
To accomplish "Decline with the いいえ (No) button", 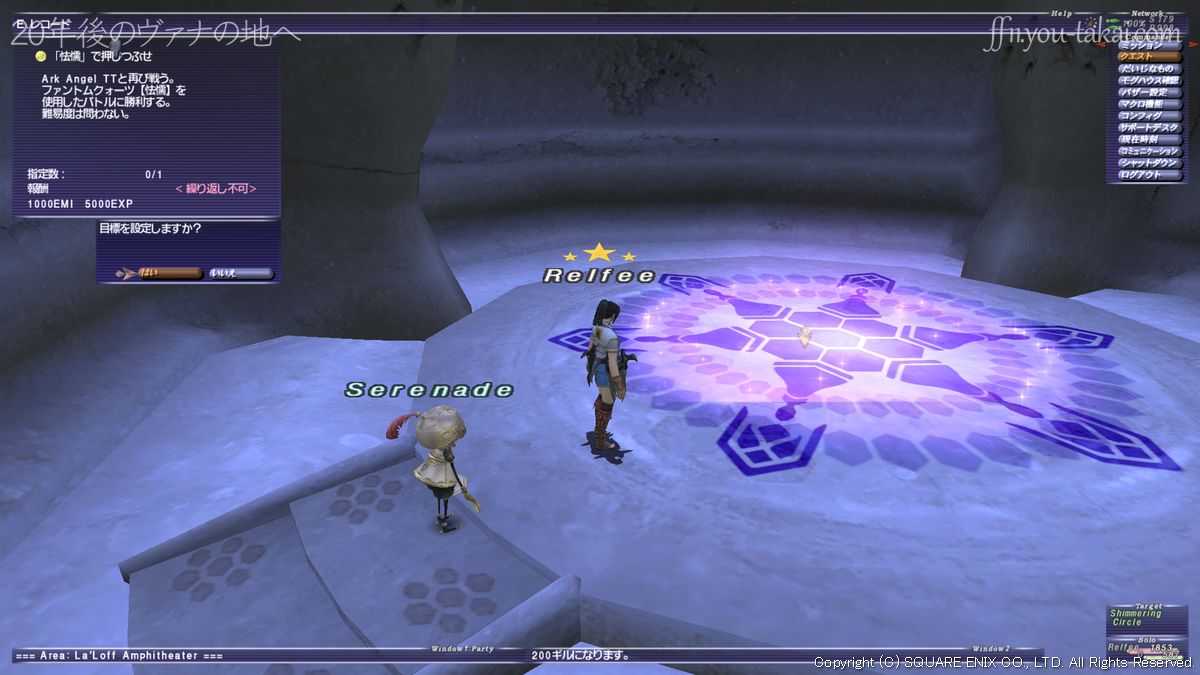I will (x=239, y=272).
